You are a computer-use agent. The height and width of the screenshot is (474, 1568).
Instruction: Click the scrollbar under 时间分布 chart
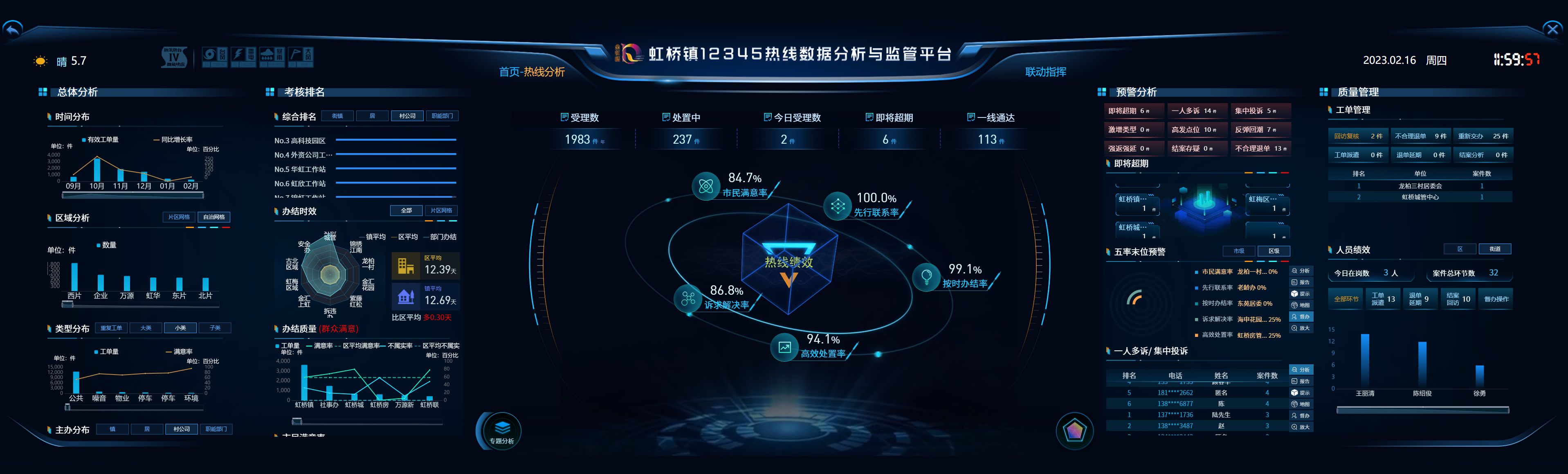133,196
